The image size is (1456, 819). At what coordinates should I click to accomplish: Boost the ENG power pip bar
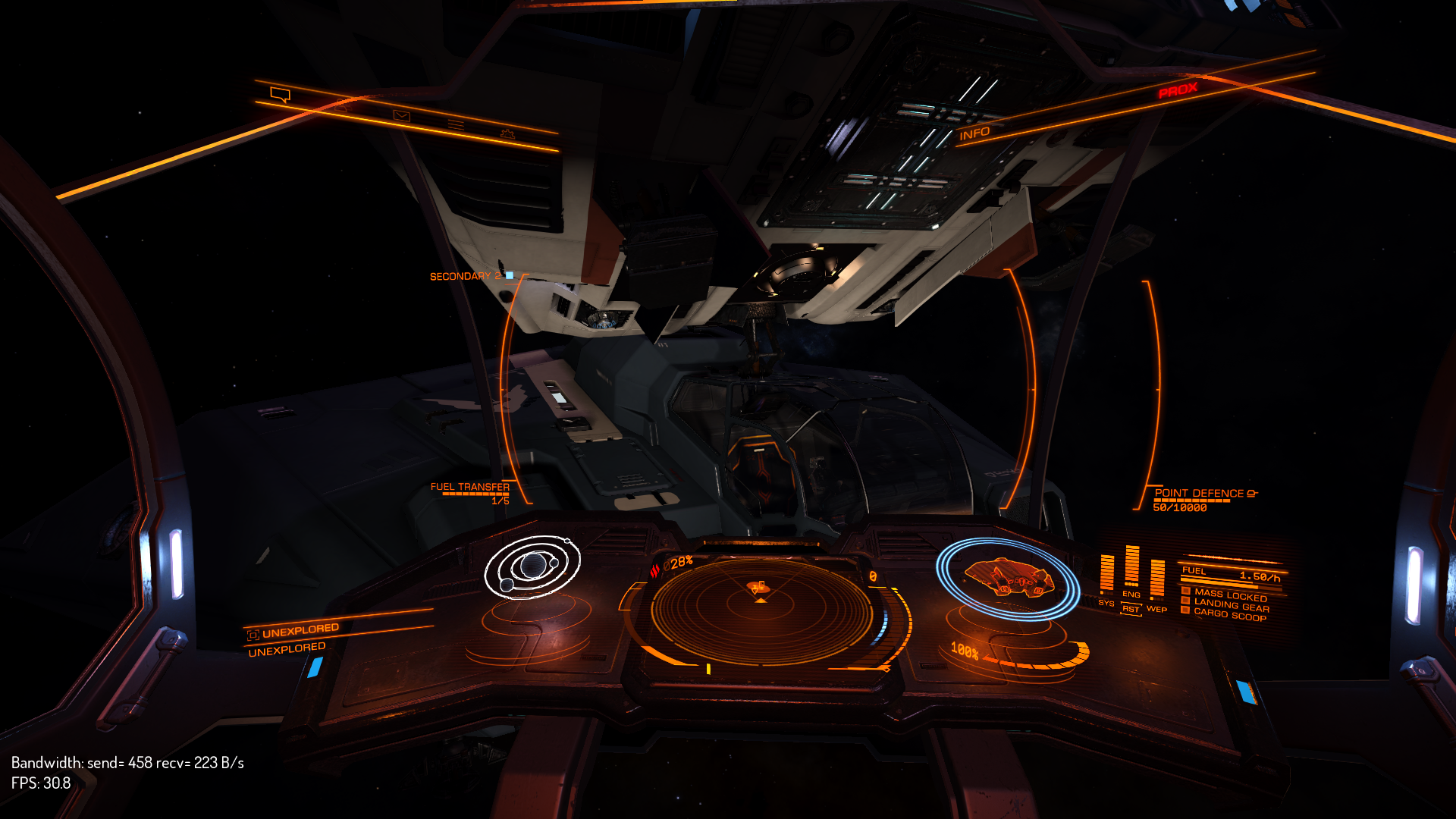pyautogui.click(x=1131, y=566)
